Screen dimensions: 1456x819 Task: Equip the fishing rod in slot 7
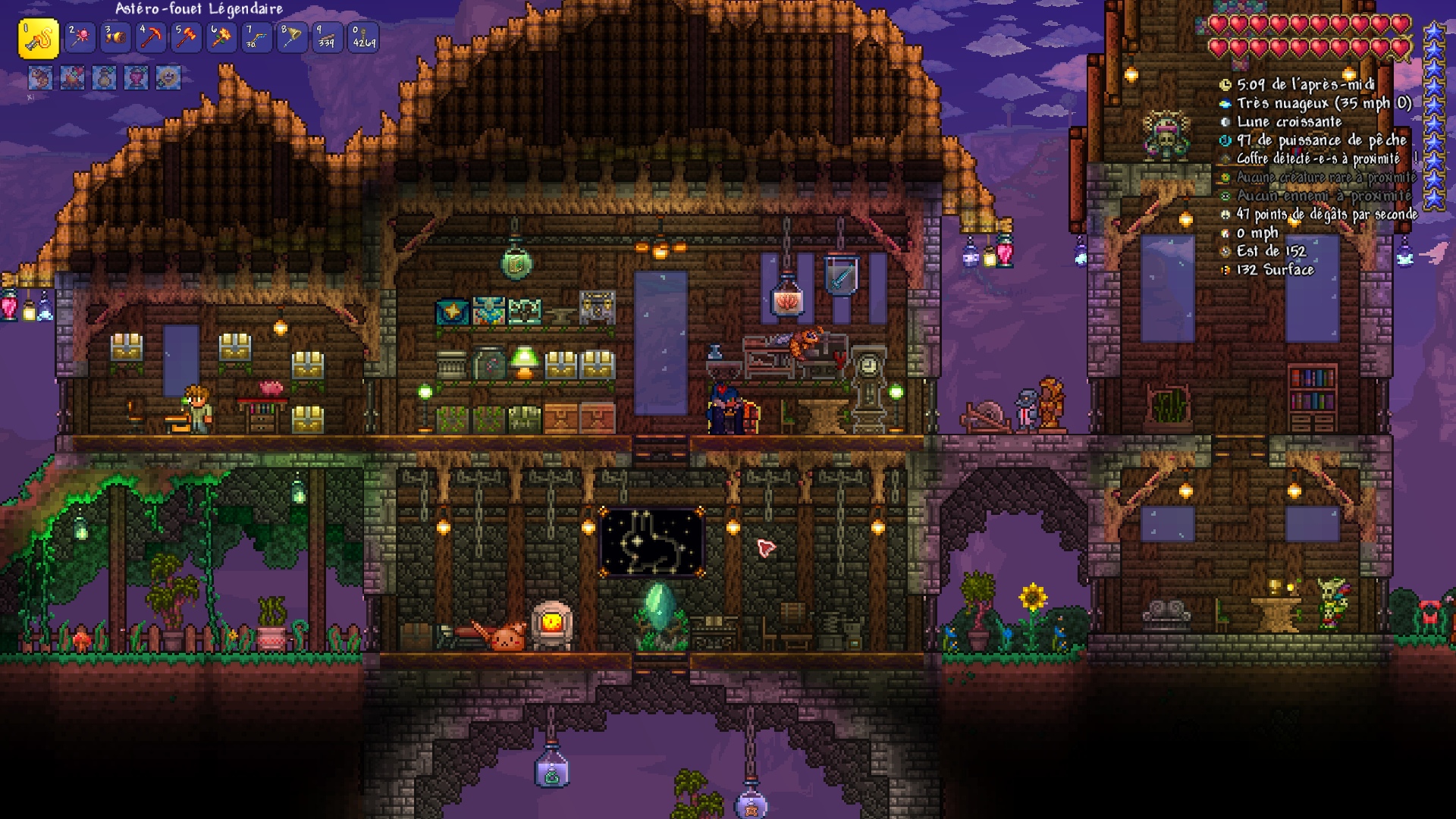[x=256, y=38]
